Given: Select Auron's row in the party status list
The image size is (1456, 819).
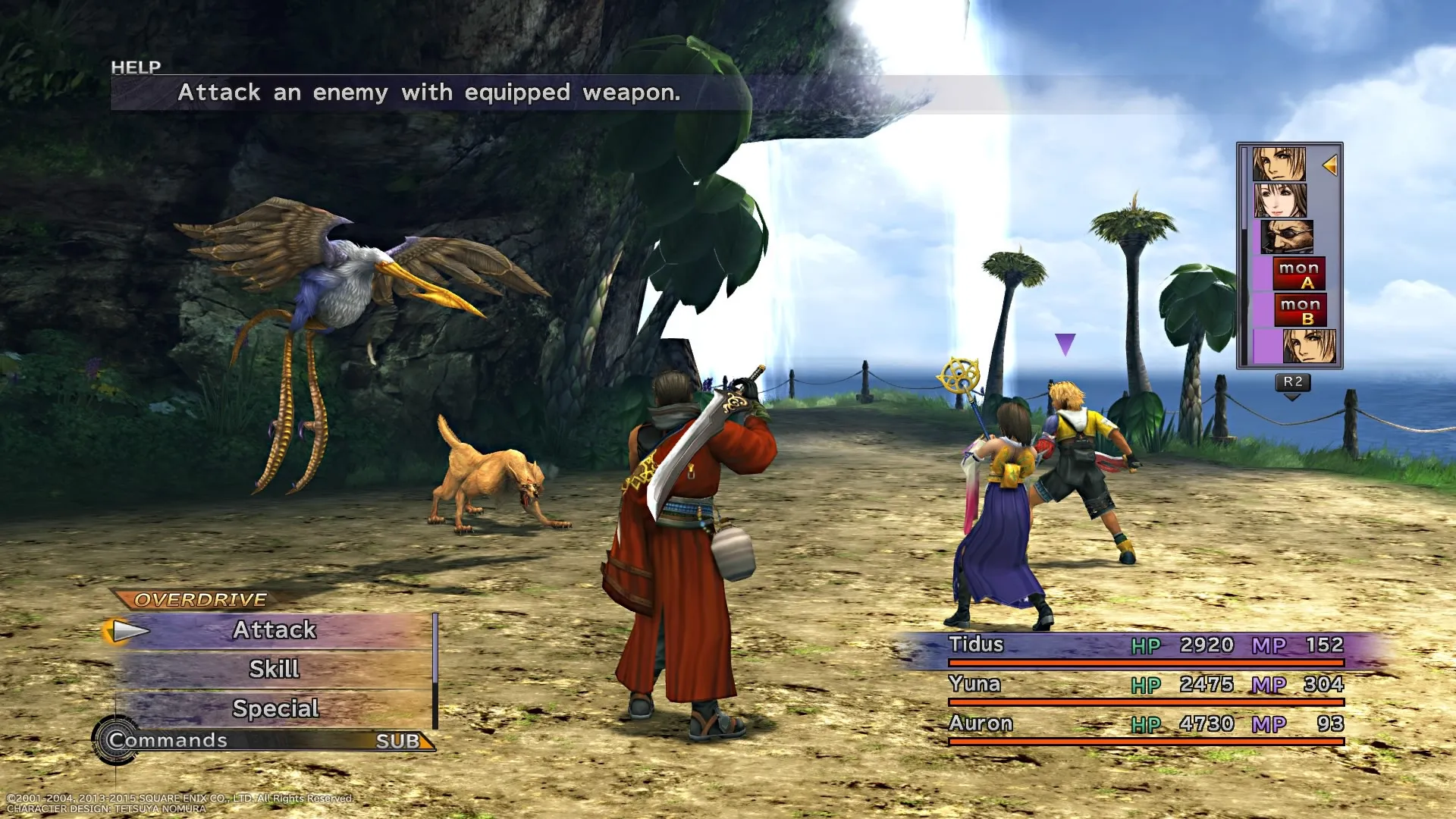Looking at the screenshot, I should point(1145,725).
